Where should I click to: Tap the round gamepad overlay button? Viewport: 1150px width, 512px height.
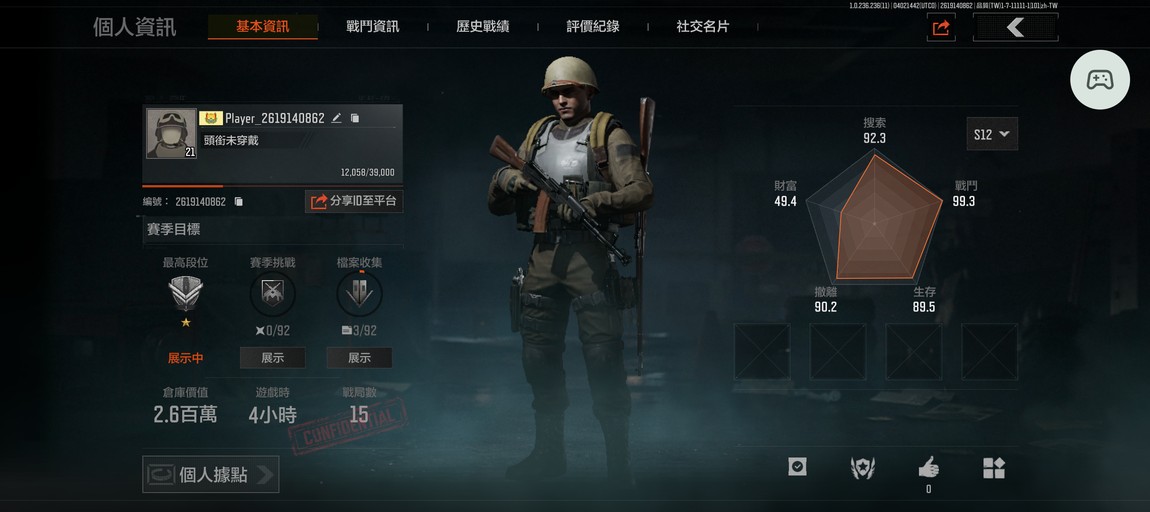[1100, 79]
